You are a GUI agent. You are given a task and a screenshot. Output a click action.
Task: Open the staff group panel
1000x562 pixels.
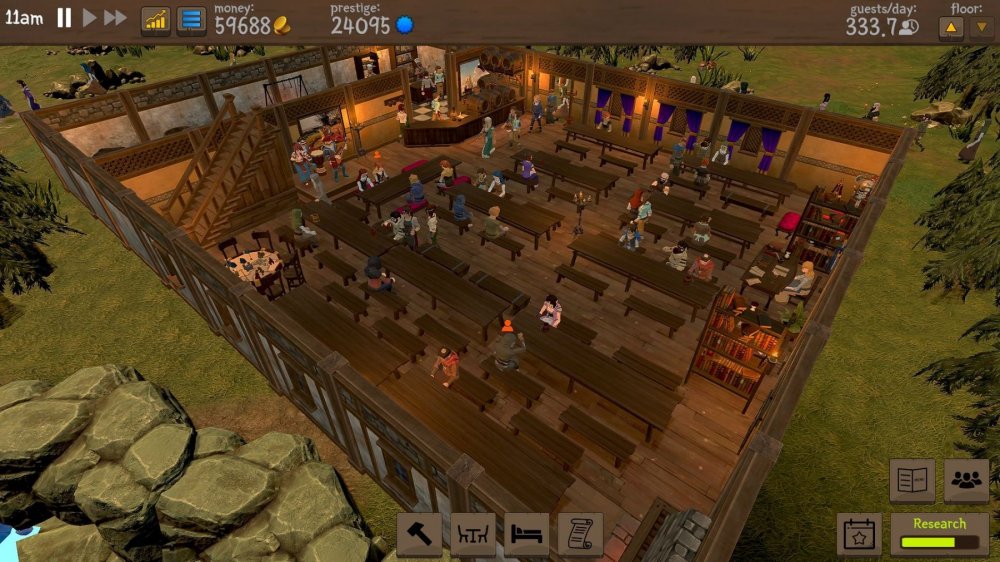pyautogui.click(x=966, y=480)
